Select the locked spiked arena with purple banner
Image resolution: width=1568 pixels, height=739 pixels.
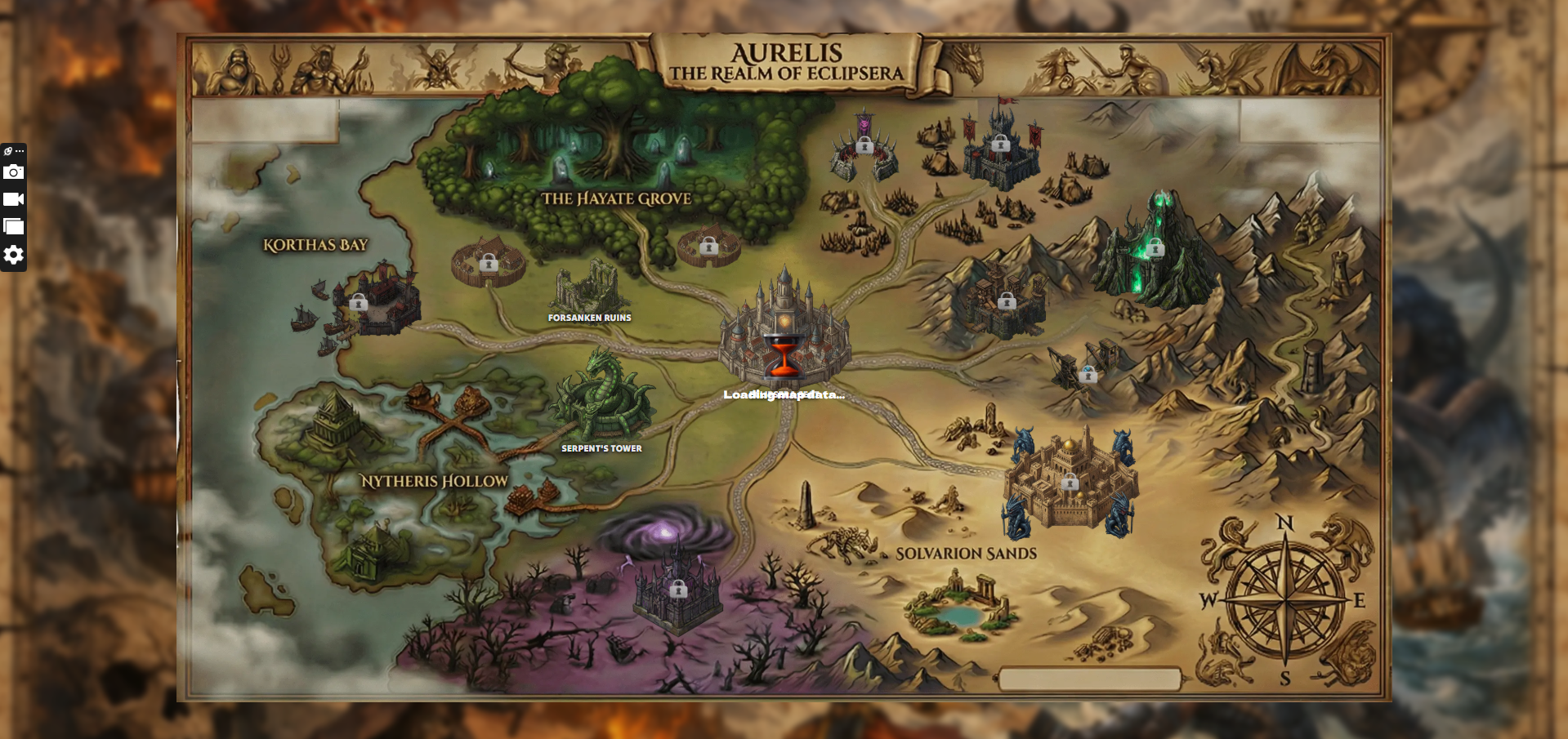[x=864, y=147]
